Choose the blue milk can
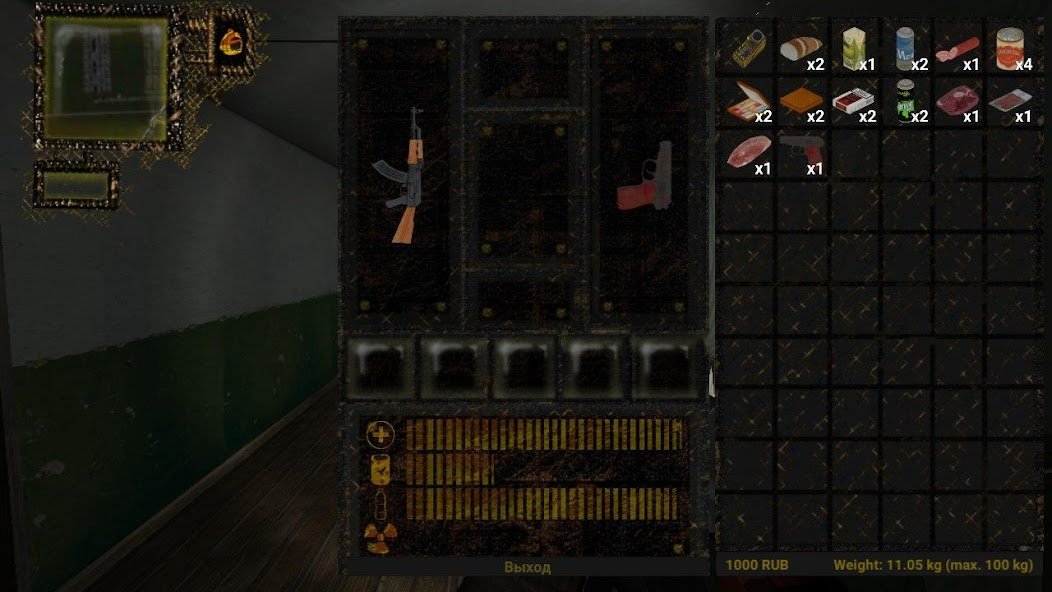The height and width of the screenshot is (592, 1052). (907, 48)
